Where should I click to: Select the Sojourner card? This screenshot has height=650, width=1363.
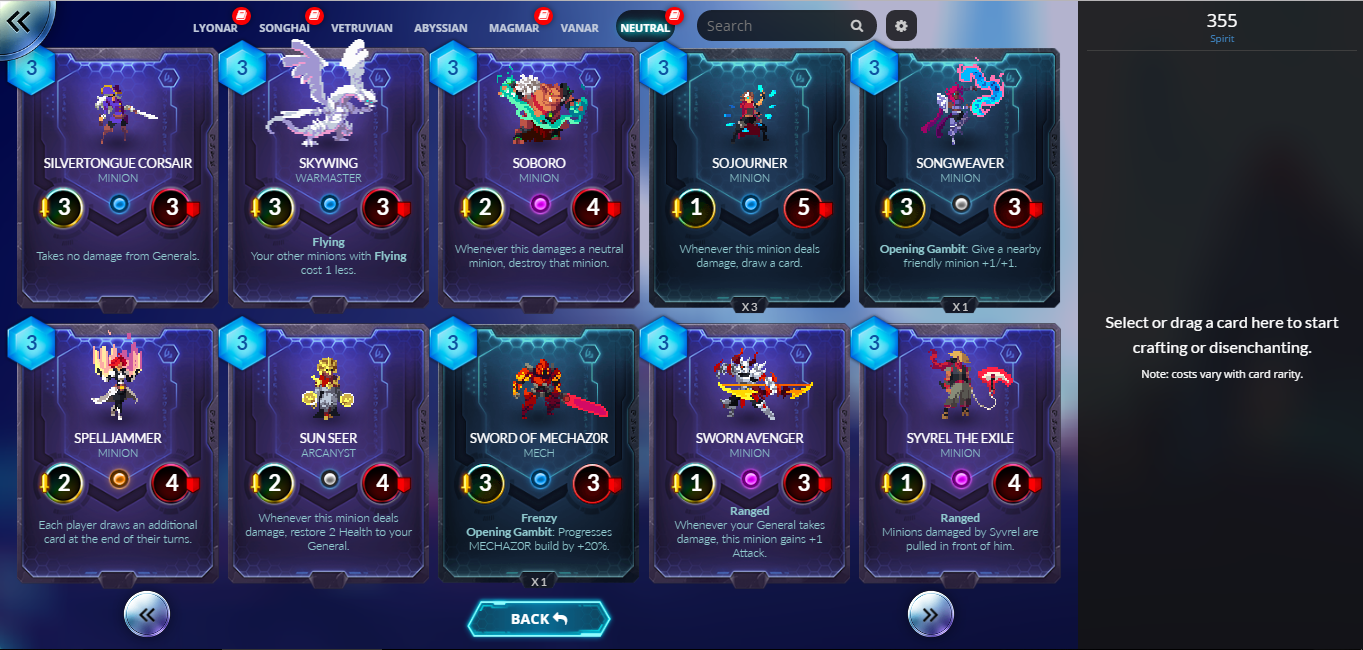point(750,180)
